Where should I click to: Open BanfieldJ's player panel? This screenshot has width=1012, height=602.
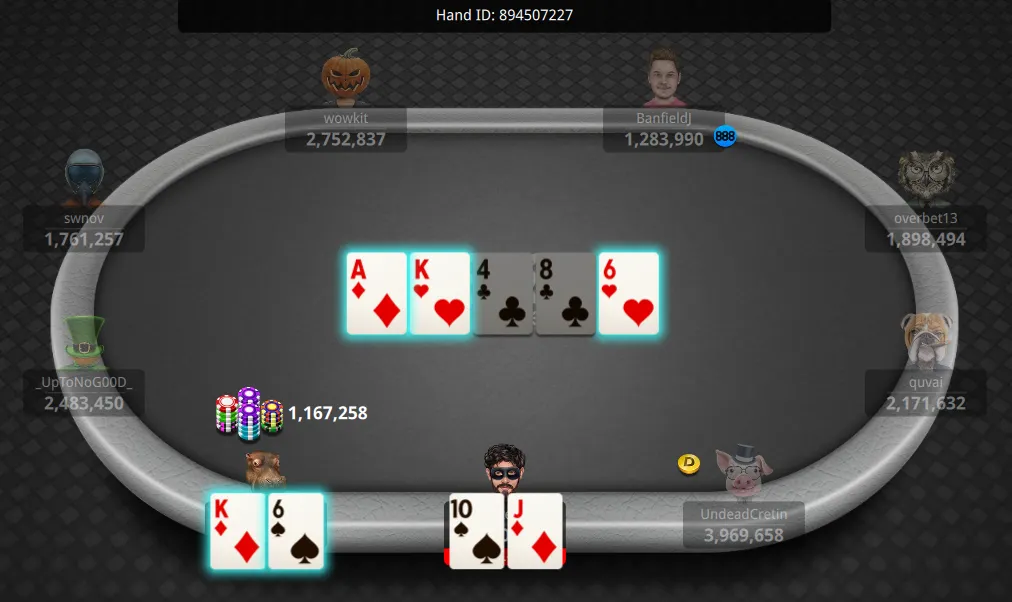pos(664,130)
